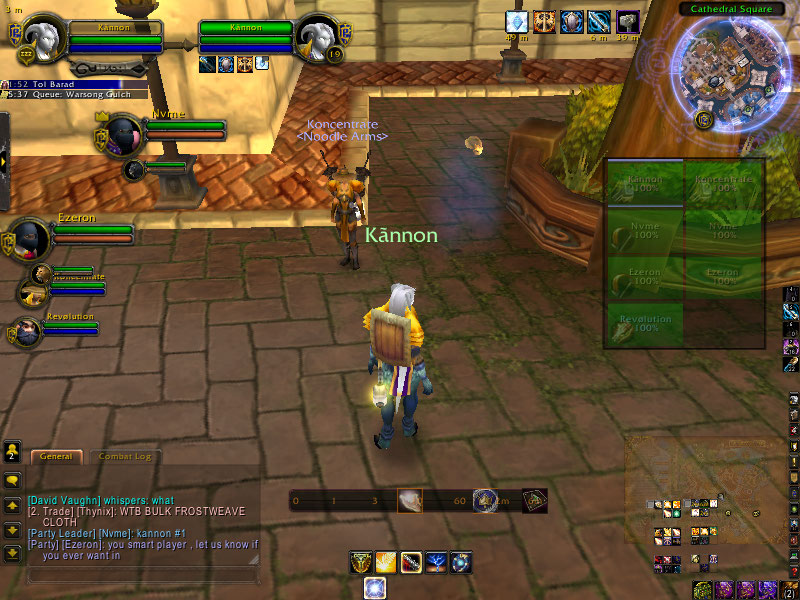The image size is (800, 600).
Task: Activate the glowing white orb ability
Action: coord(375,588)
